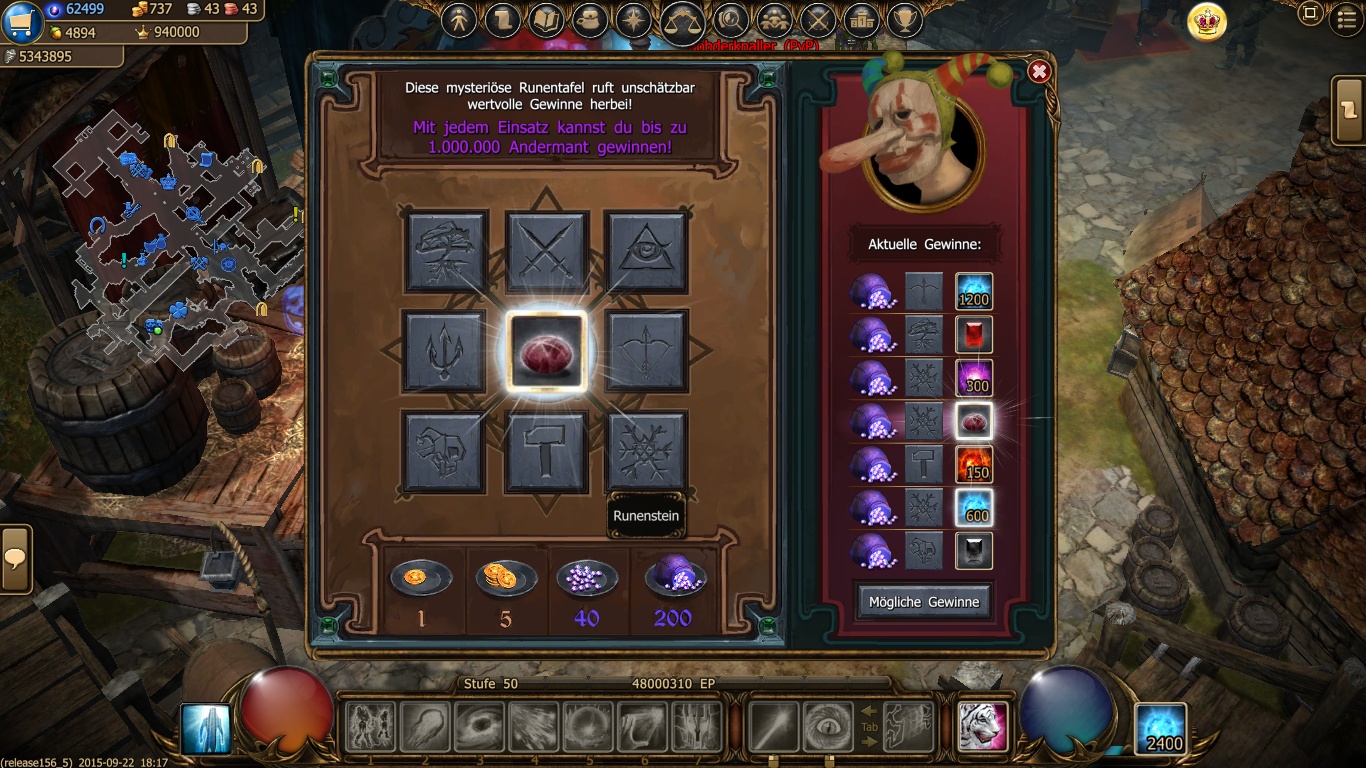This screenshot has width=1366, height=768.
Task: Close the rune tablet window
Action: [x=1039, y=71]
